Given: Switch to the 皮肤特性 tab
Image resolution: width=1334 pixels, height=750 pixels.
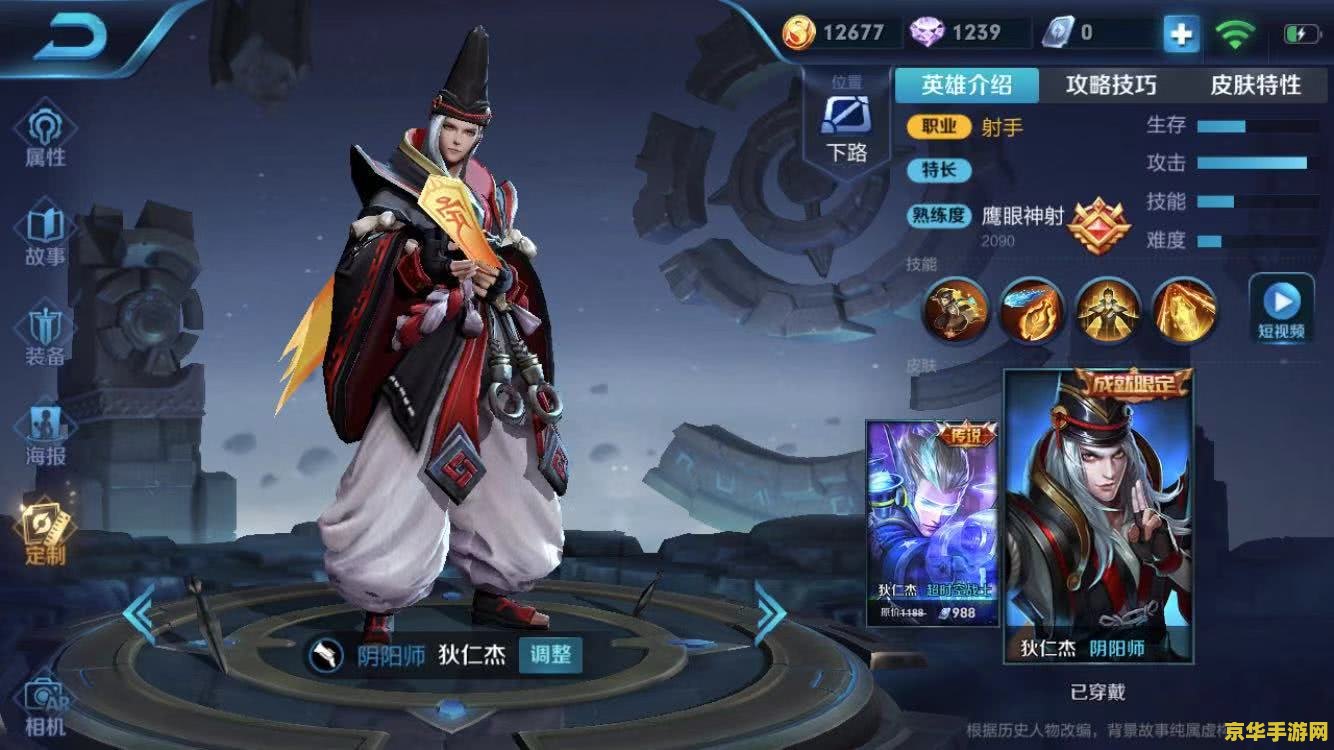Looking at the screenshot, I should tap(1256, 85).
